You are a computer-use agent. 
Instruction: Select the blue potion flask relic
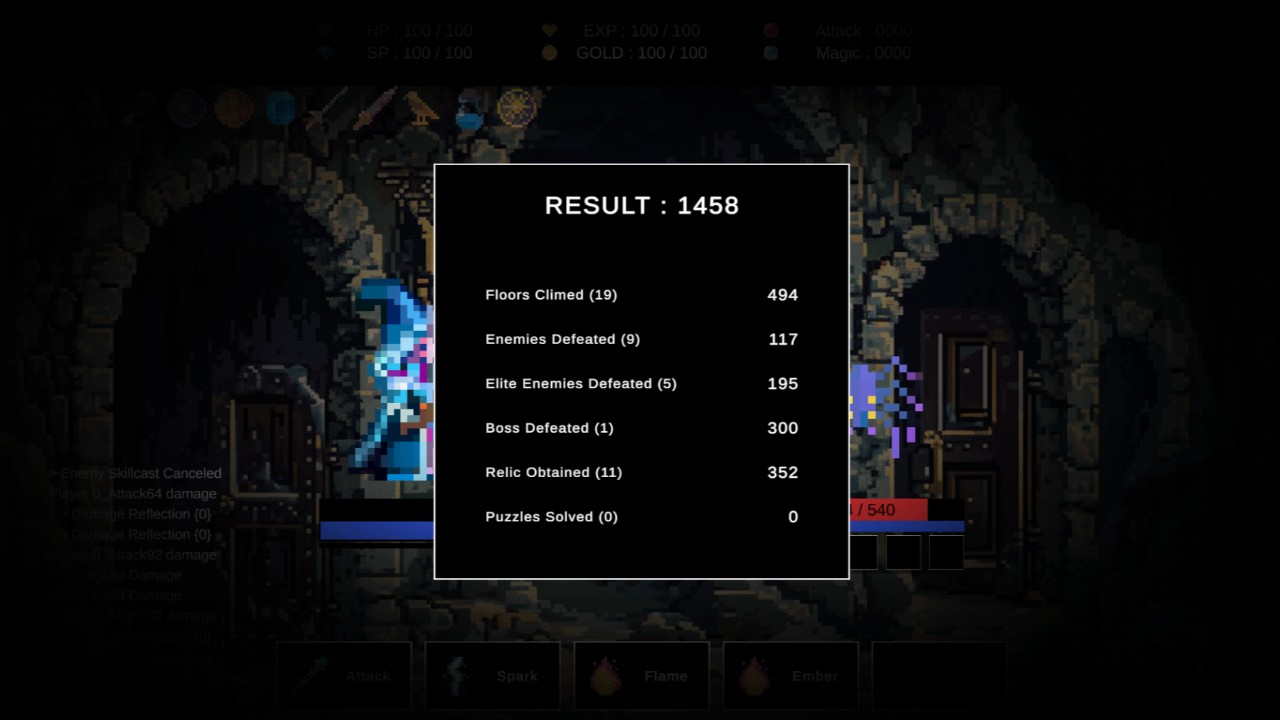[468, 110]
